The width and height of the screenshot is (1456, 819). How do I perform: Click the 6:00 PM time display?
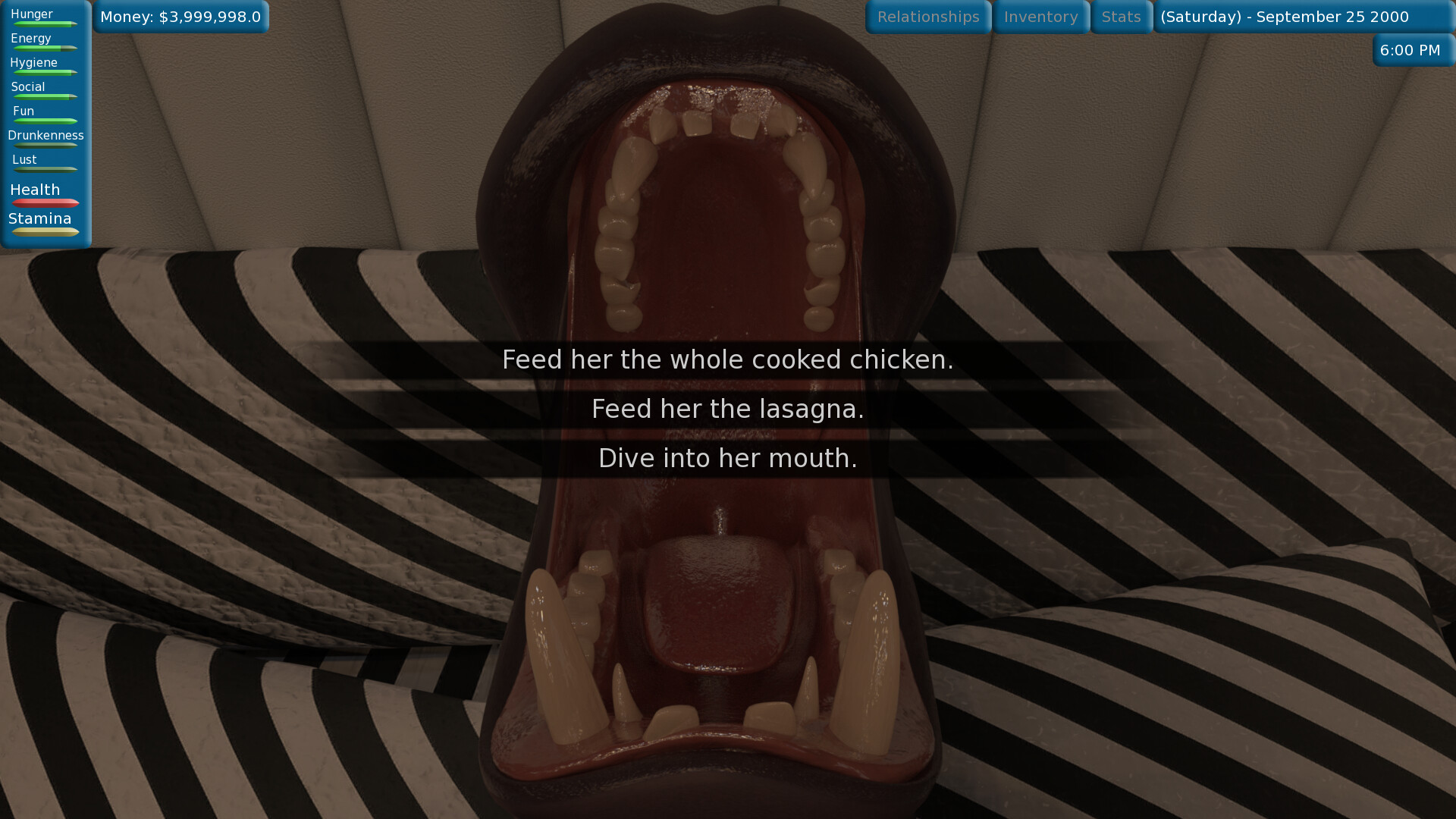1410,50
